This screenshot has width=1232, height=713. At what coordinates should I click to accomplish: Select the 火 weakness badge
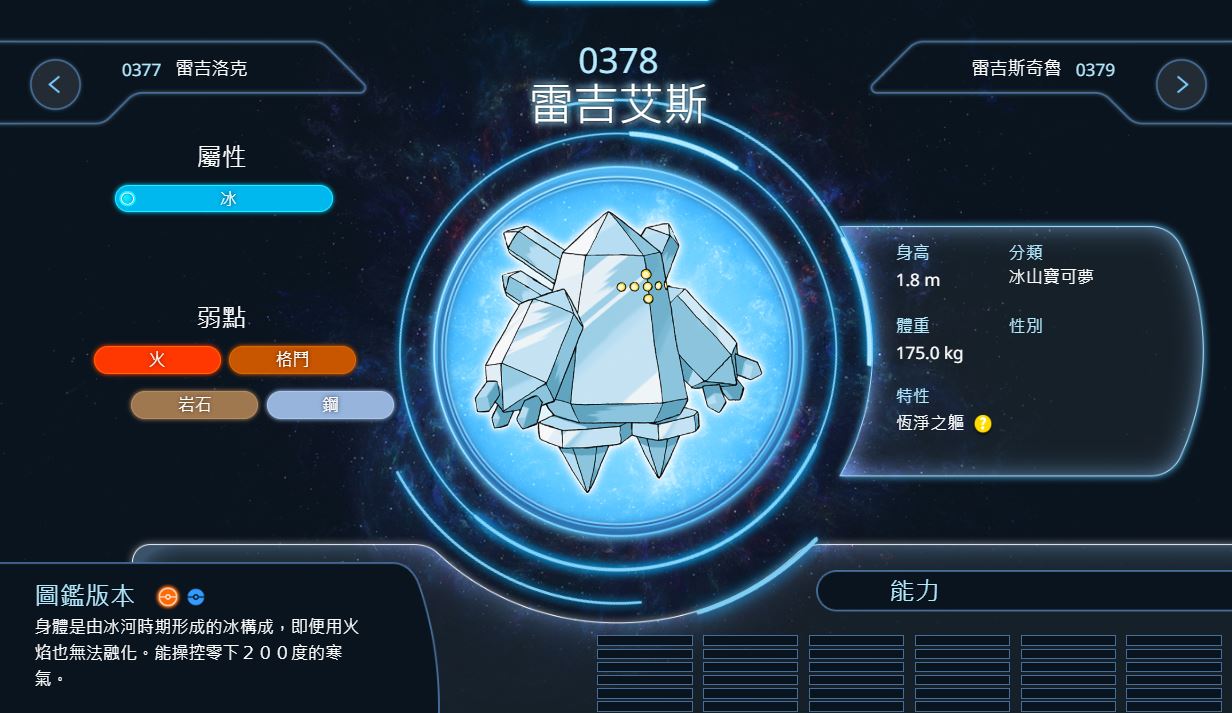(x=157, y=360)
